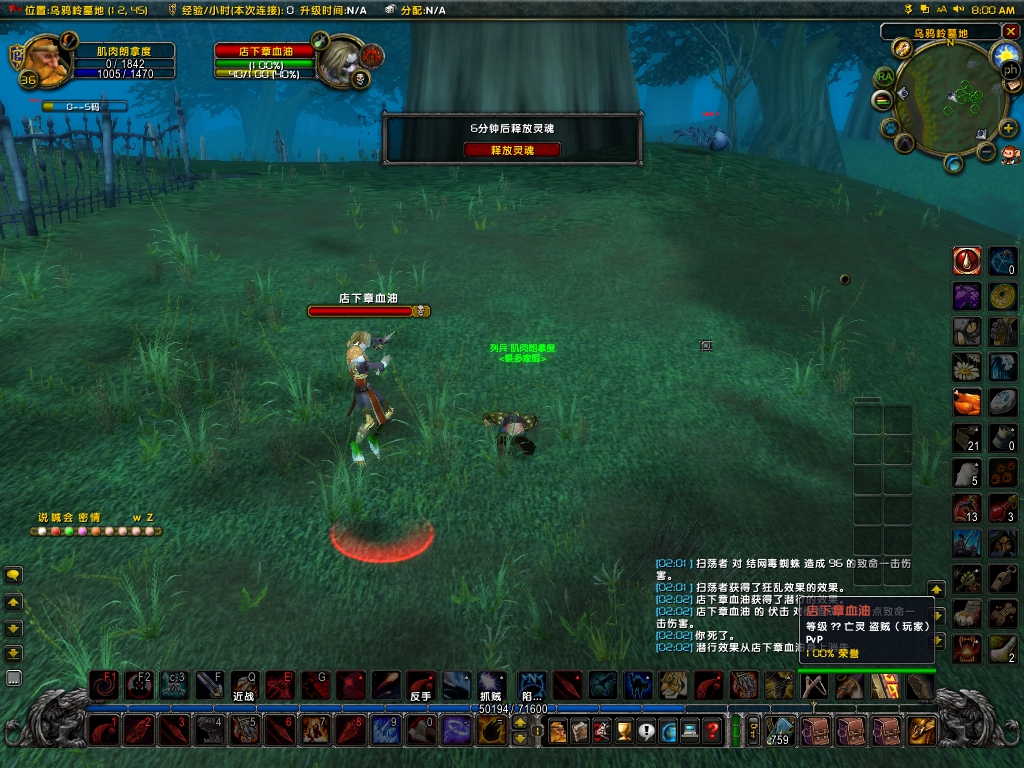Open the character info micro button
Viewport: 1024px width, 768px height.
(x=558, y=731)
